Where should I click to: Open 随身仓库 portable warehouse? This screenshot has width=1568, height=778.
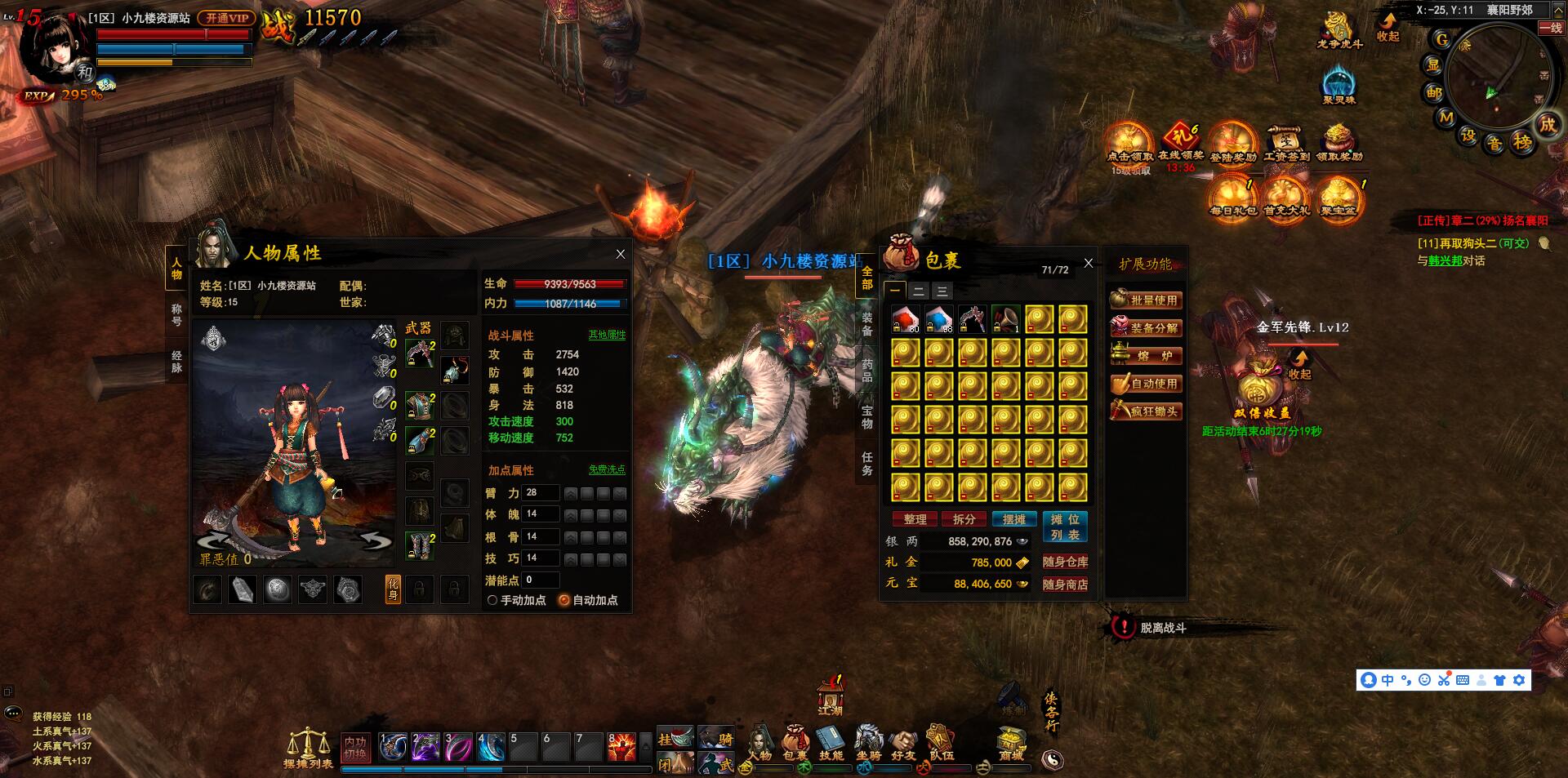tap(1065, 562)
